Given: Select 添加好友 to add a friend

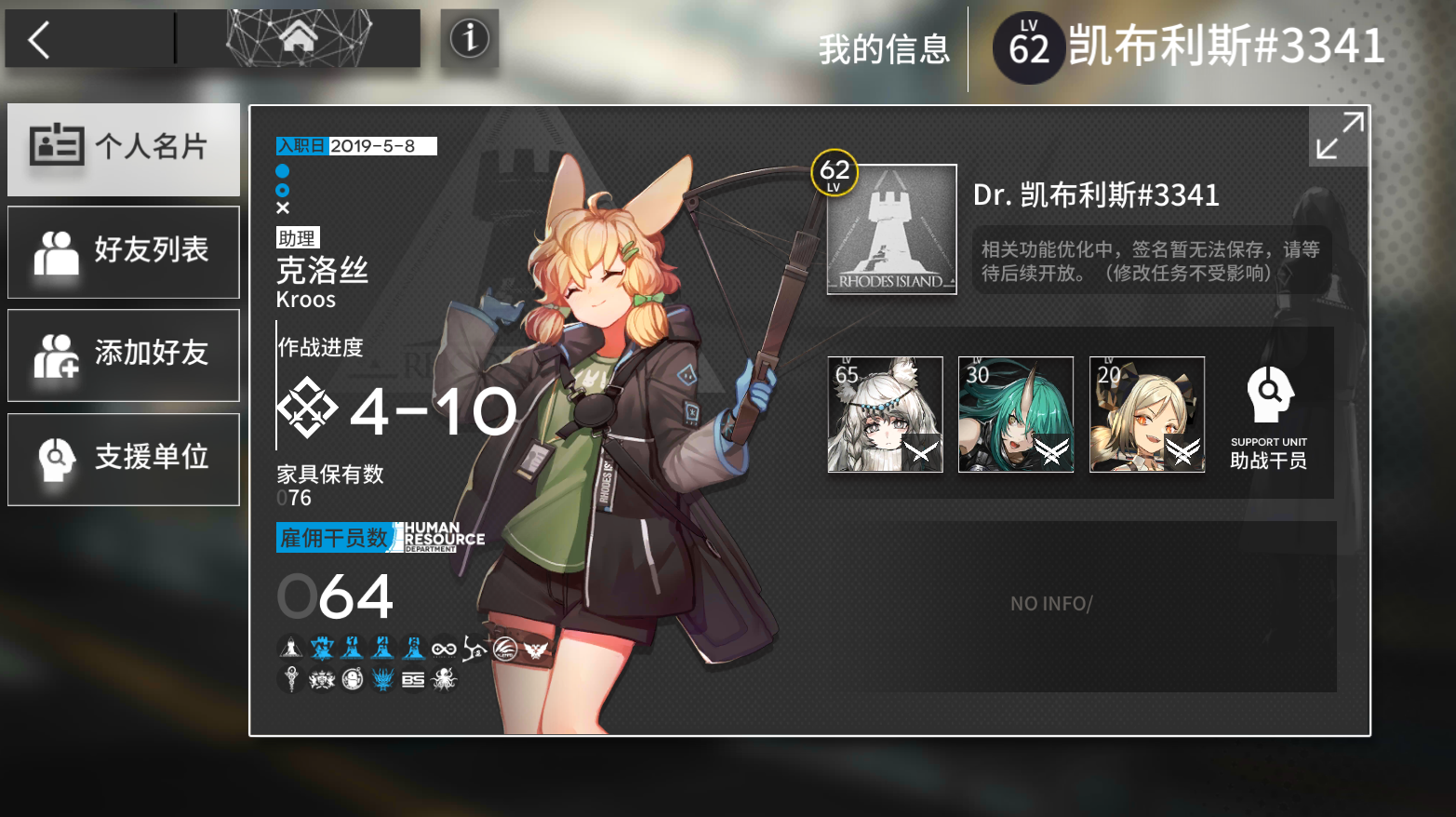Looking at the screenshot, I should coord(123,355).
